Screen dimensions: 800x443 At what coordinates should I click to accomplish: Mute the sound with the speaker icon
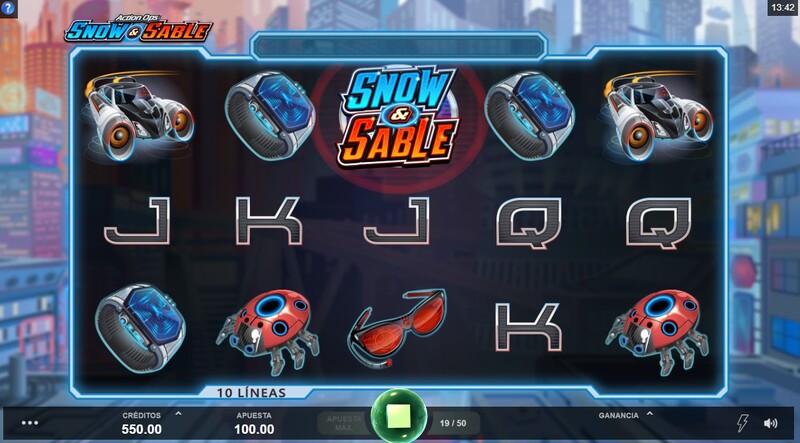(771, 423)
